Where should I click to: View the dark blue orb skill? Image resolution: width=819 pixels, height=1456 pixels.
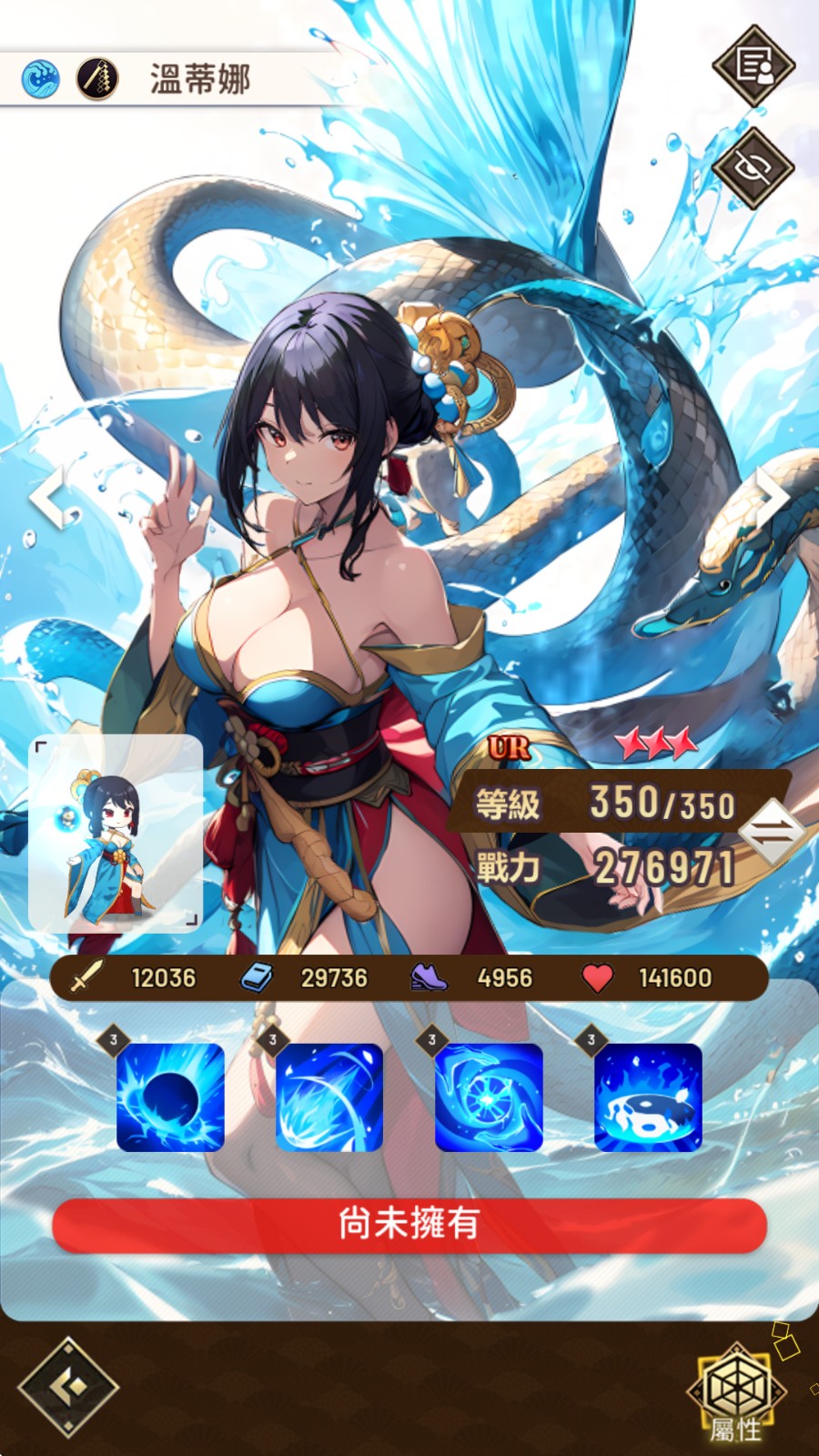[x=170, y=1097]
